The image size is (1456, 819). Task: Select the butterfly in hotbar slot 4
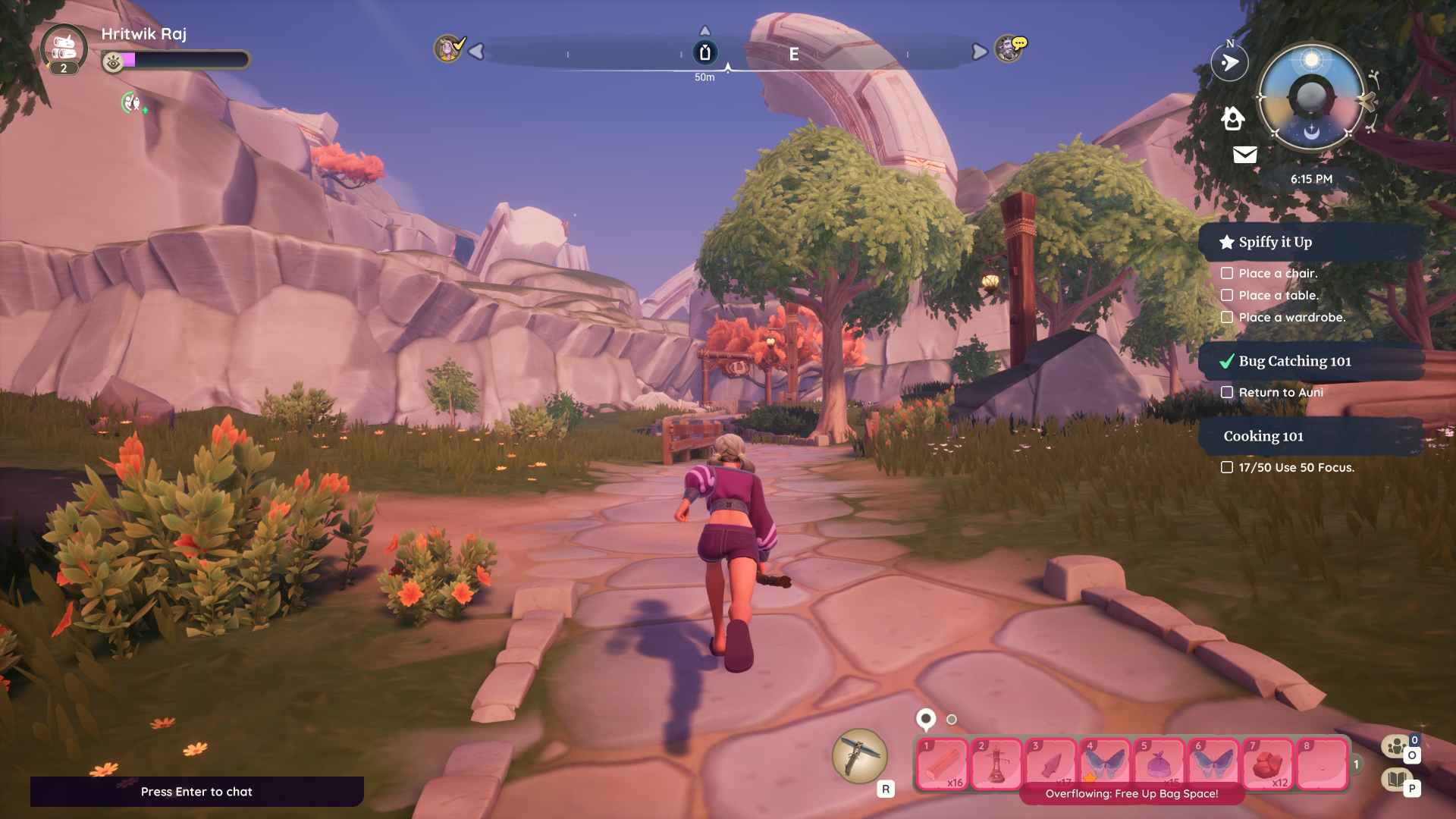[1105, 764]
